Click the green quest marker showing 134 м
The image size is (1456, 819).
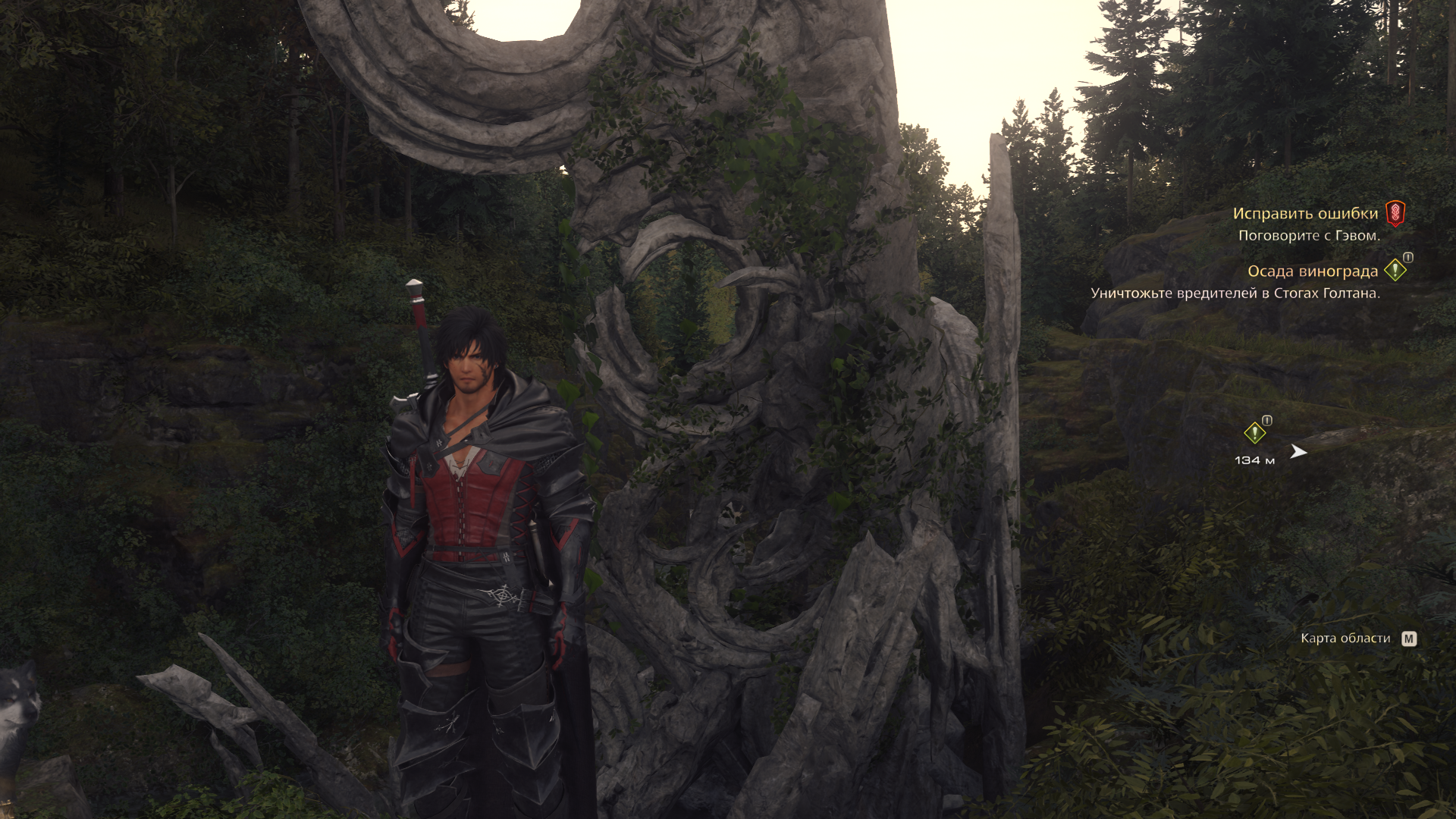[x=1254, y=433]
